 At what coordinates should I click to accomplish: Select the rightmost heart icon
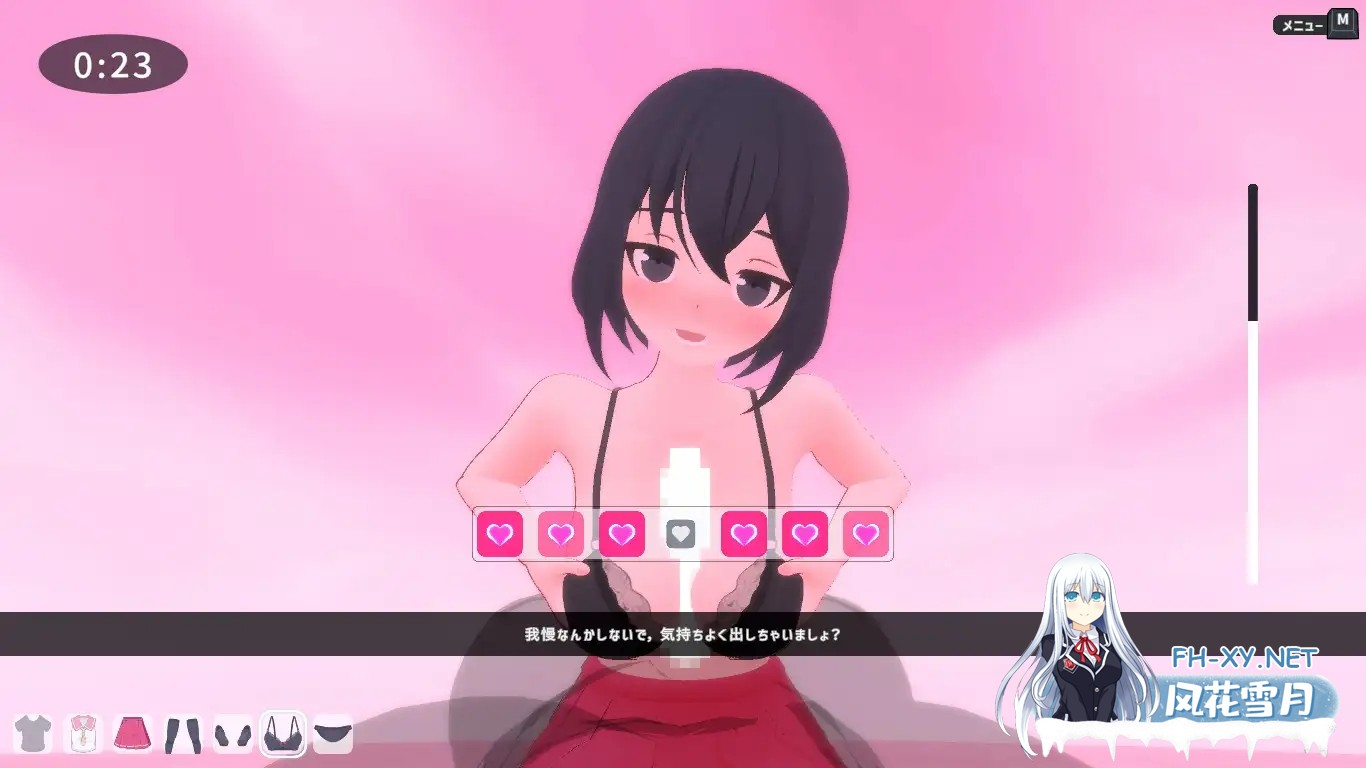click(x=865, y=534)
